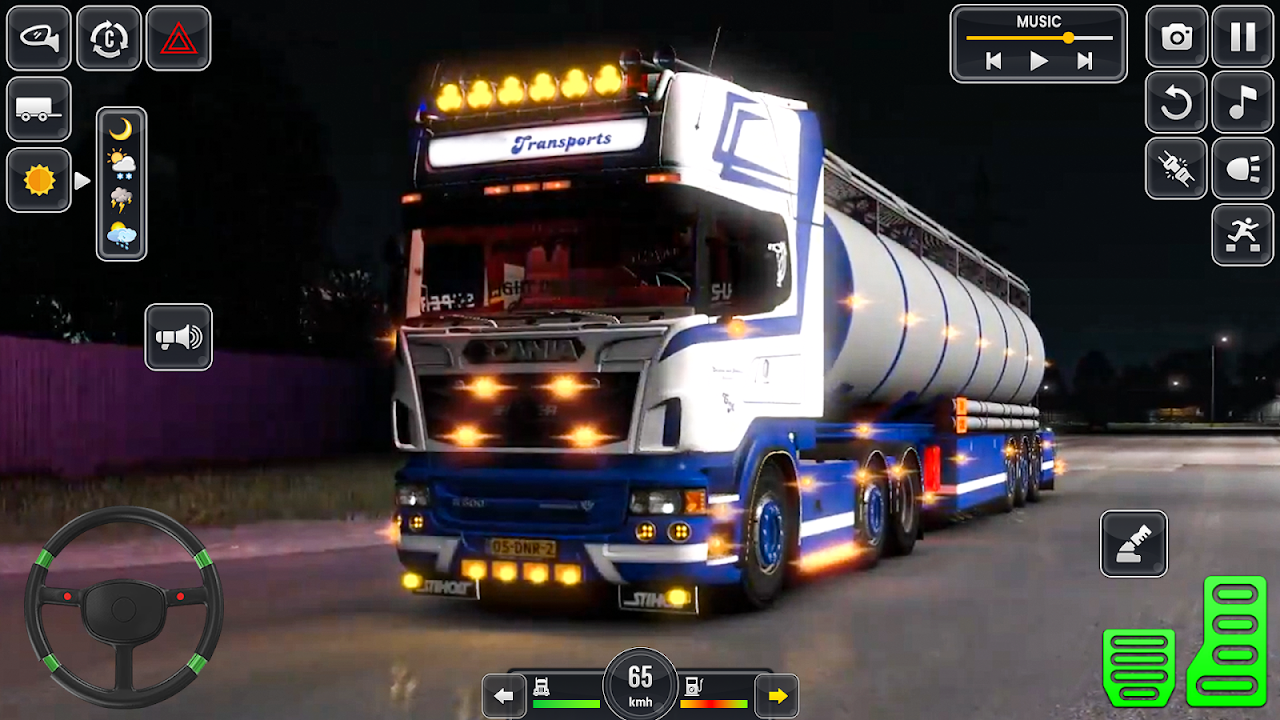Tap the green accelerator pedal
Screen dimensions: 1280x720
coord(1235,640)
